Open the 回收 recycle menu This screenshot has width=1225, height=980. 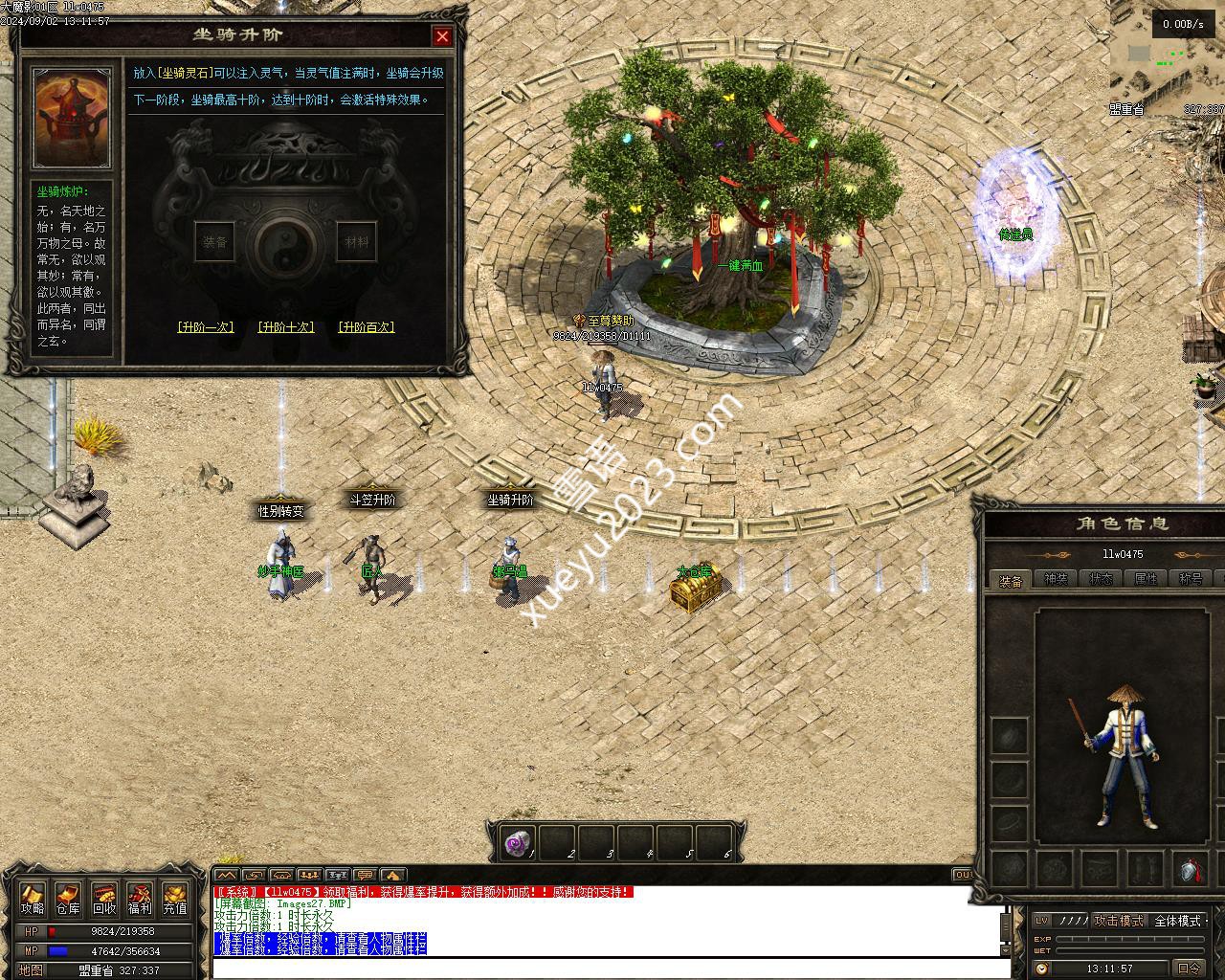point(104,900)
